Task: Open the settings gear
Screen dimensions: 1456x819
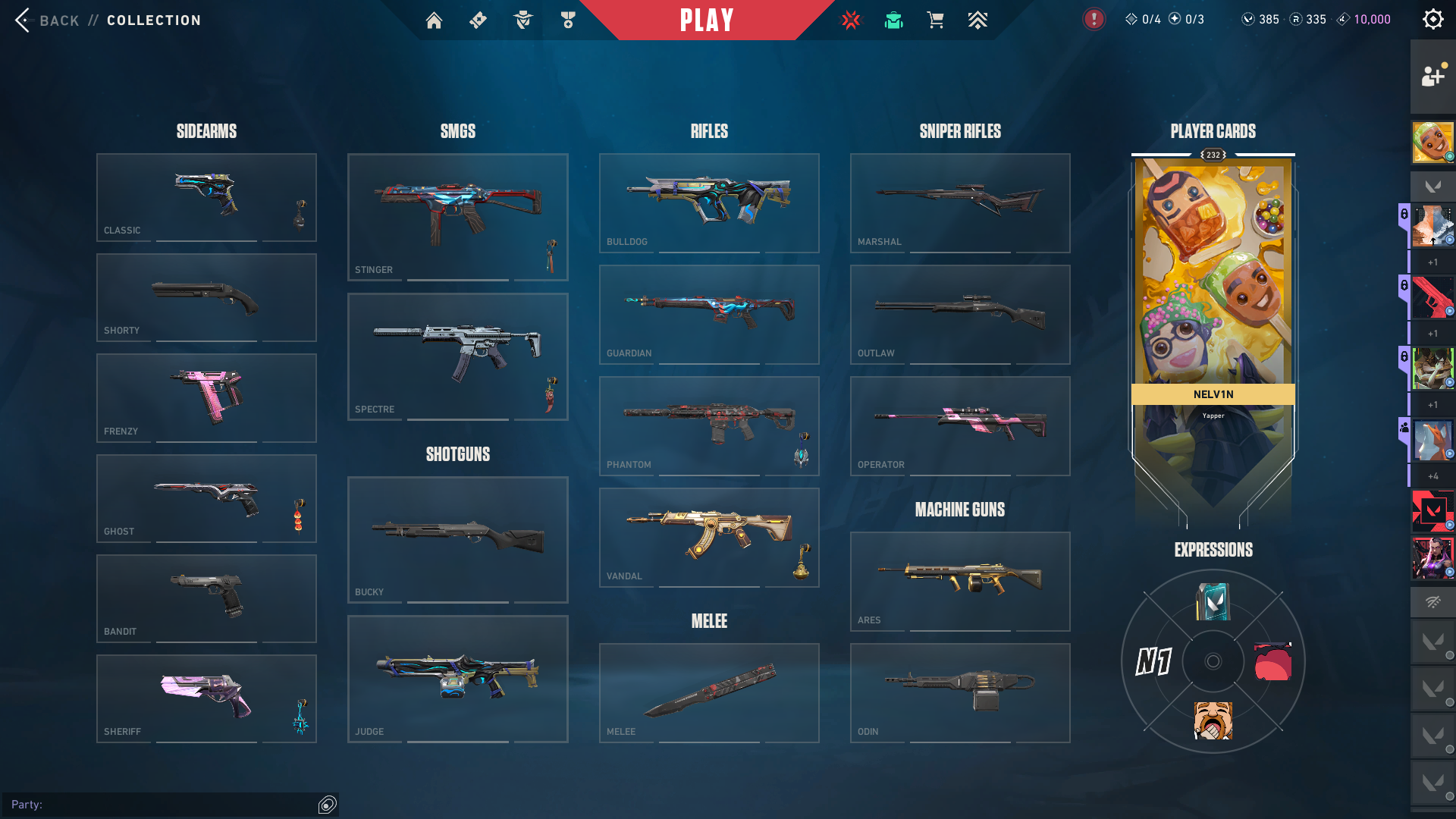Action: click(x=1432, y=20)
